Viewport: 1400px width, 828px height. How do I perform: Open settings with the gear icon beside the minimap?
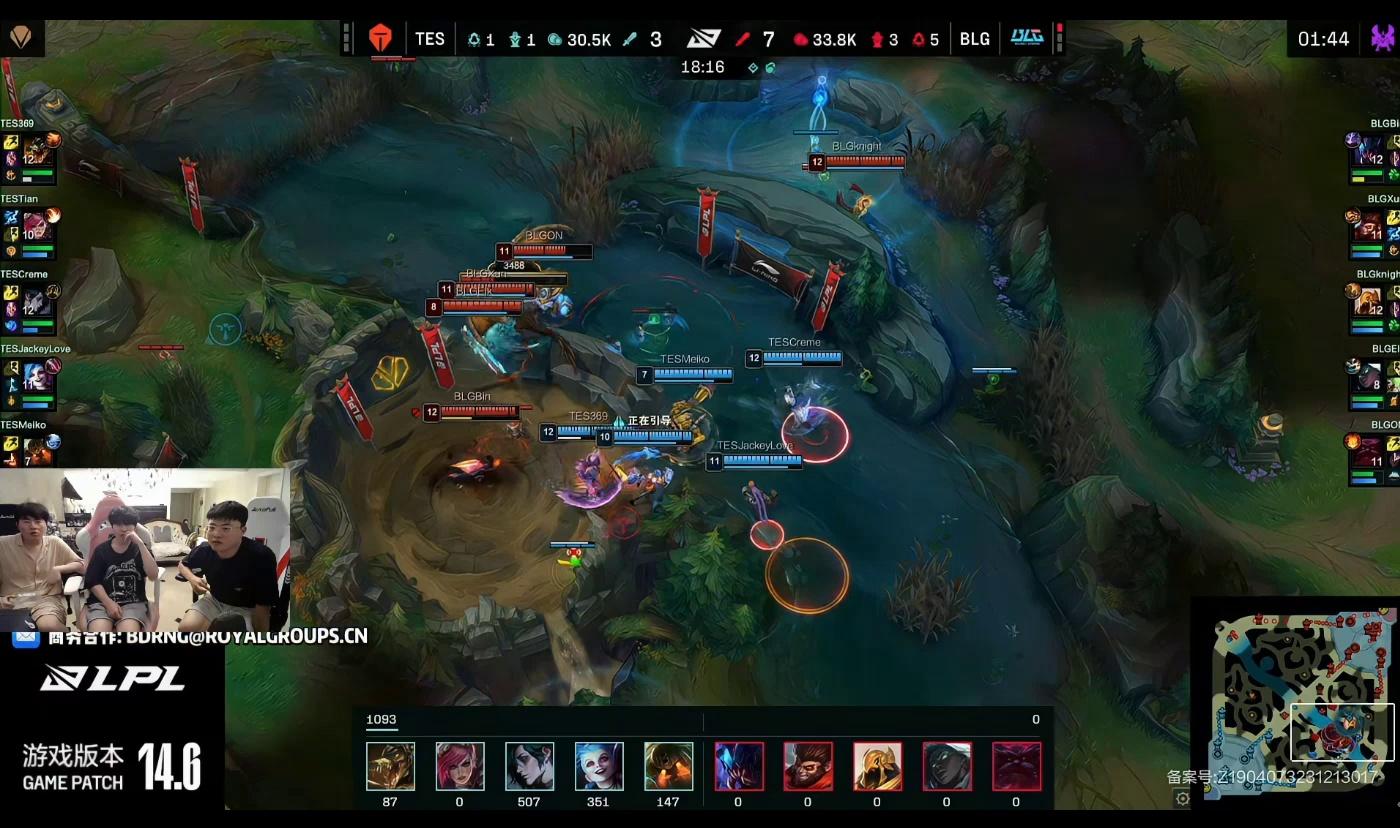pos(1182,798)
